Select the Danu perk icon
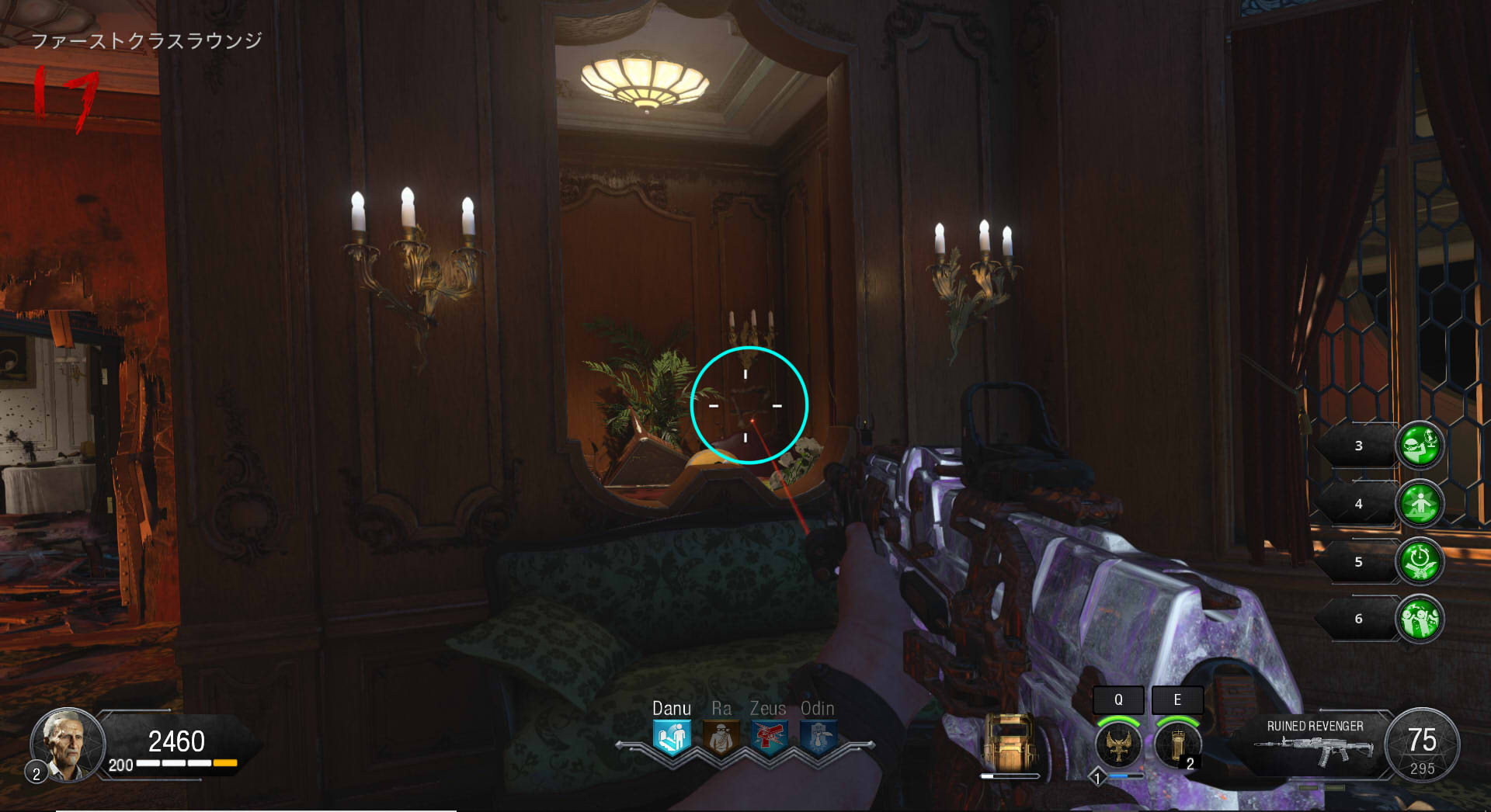Image resolution: width=1491 pixels, height=812 pixels. pyautogui.click(x=672, y=737)
